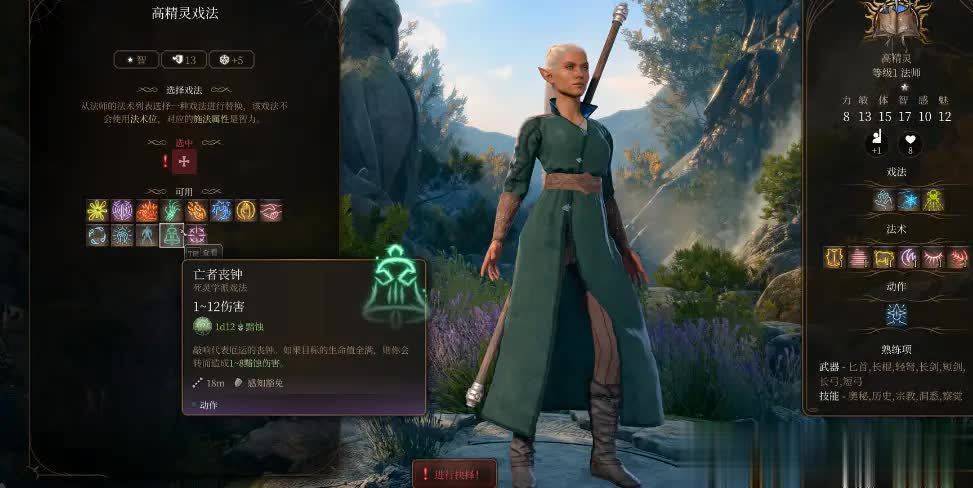Inspect the golden shield spell icon
The height and width of the screenshot is (488, 973).
coord(834,258)
